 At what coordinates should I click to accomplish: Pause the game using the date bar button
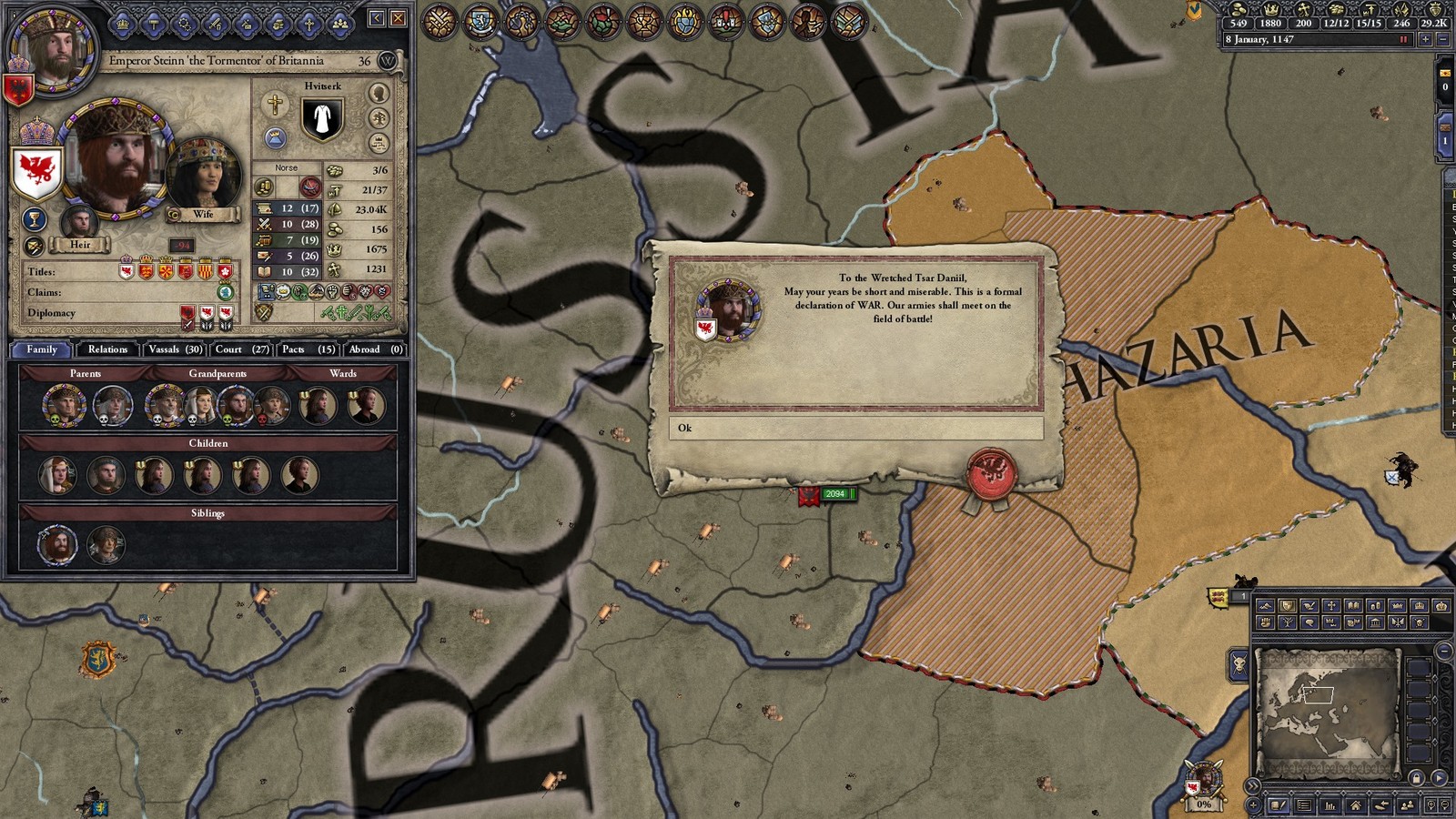coord(1403,40)
